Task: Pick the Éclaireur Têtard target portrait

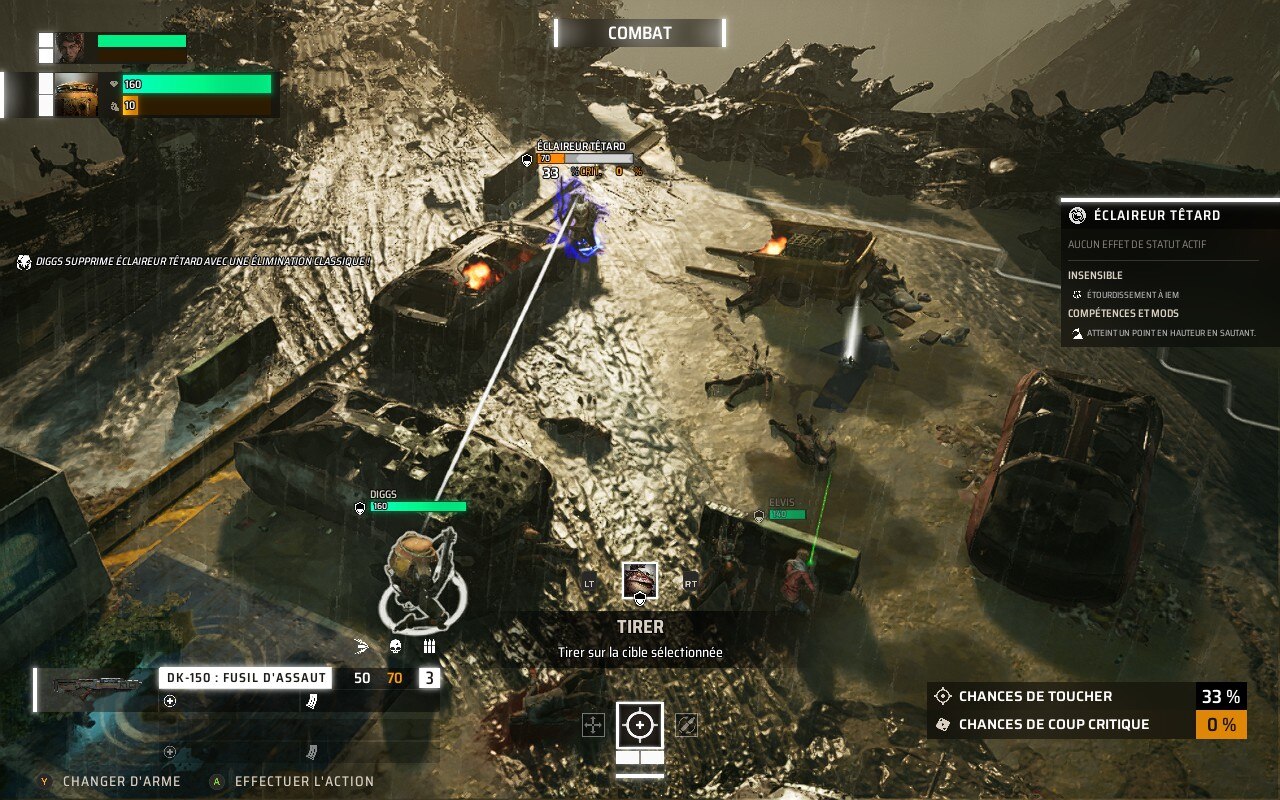Action: click(x=640, y=580)
